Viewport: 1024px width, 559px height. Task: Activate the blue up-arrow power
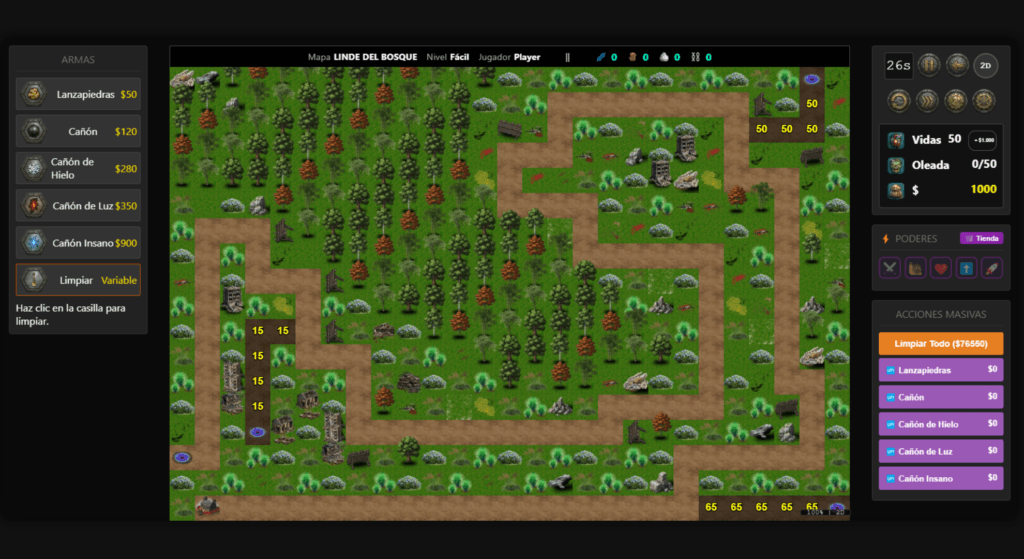(x=966, y=267)
